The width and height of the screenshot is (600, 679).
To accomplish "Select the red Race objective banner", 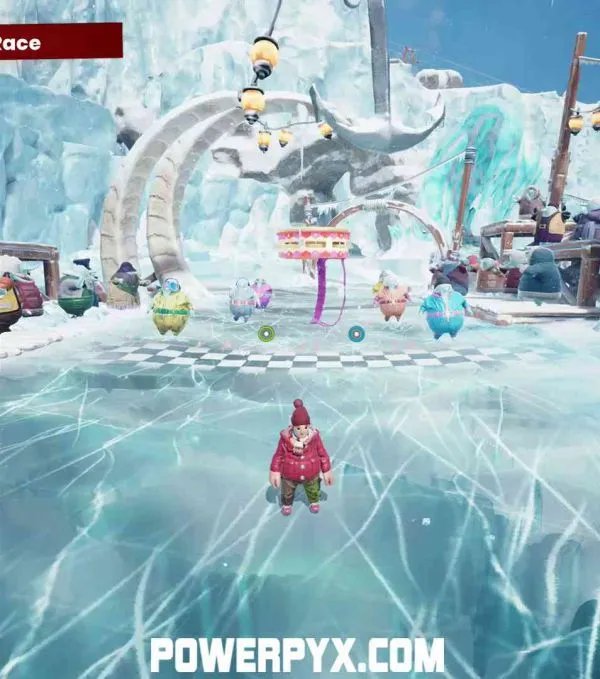I will pos(58,42).
